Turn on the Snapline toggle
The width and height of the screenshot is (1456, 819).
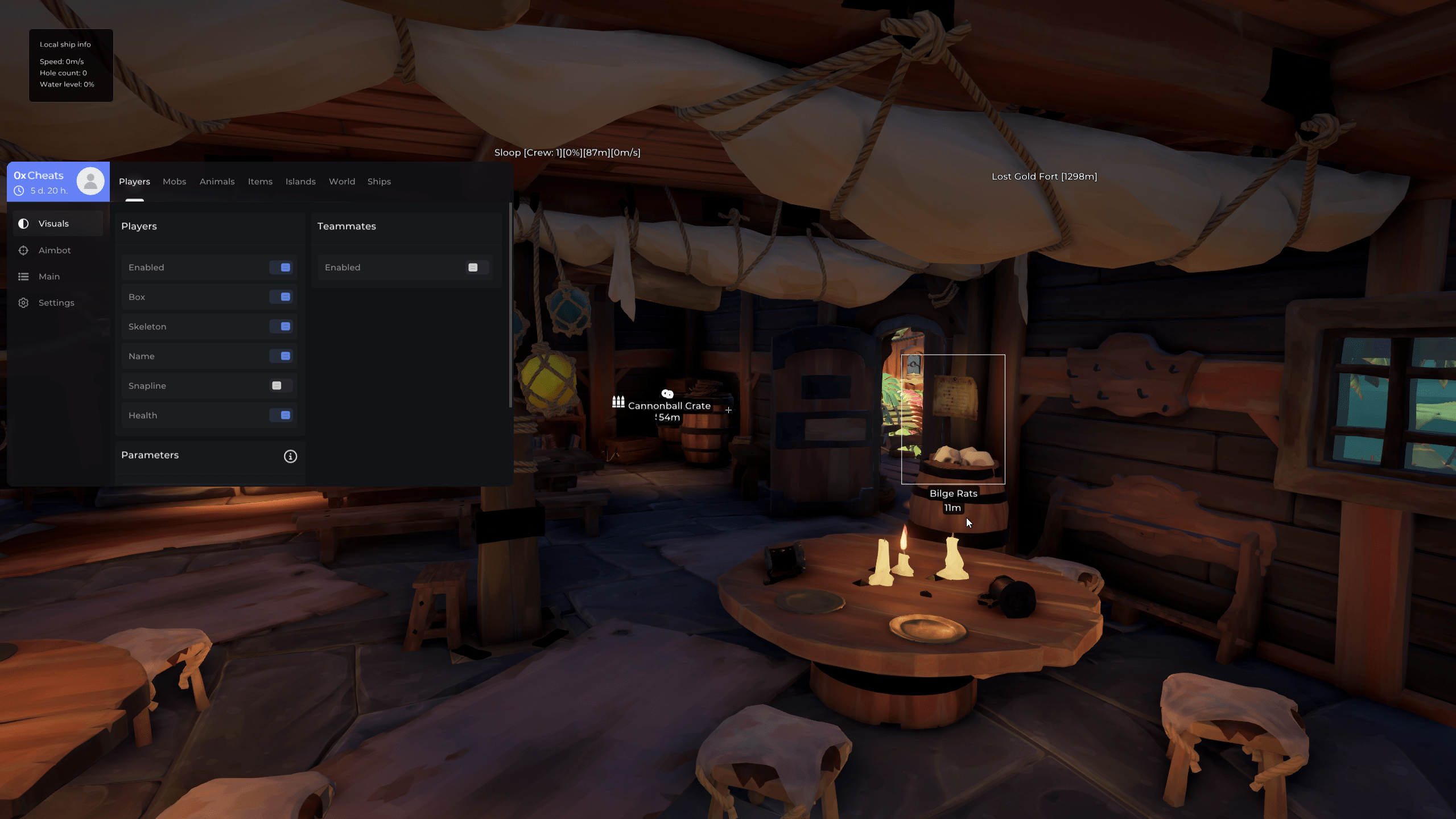[x=281, y=386]
